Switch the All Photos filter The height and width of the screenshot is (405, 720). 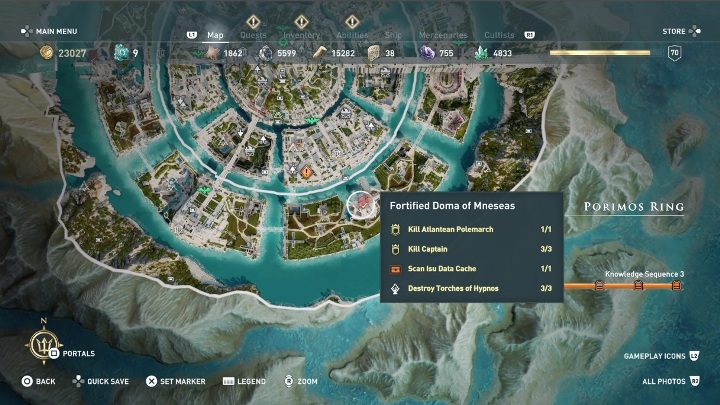click(x=670, y=381)
